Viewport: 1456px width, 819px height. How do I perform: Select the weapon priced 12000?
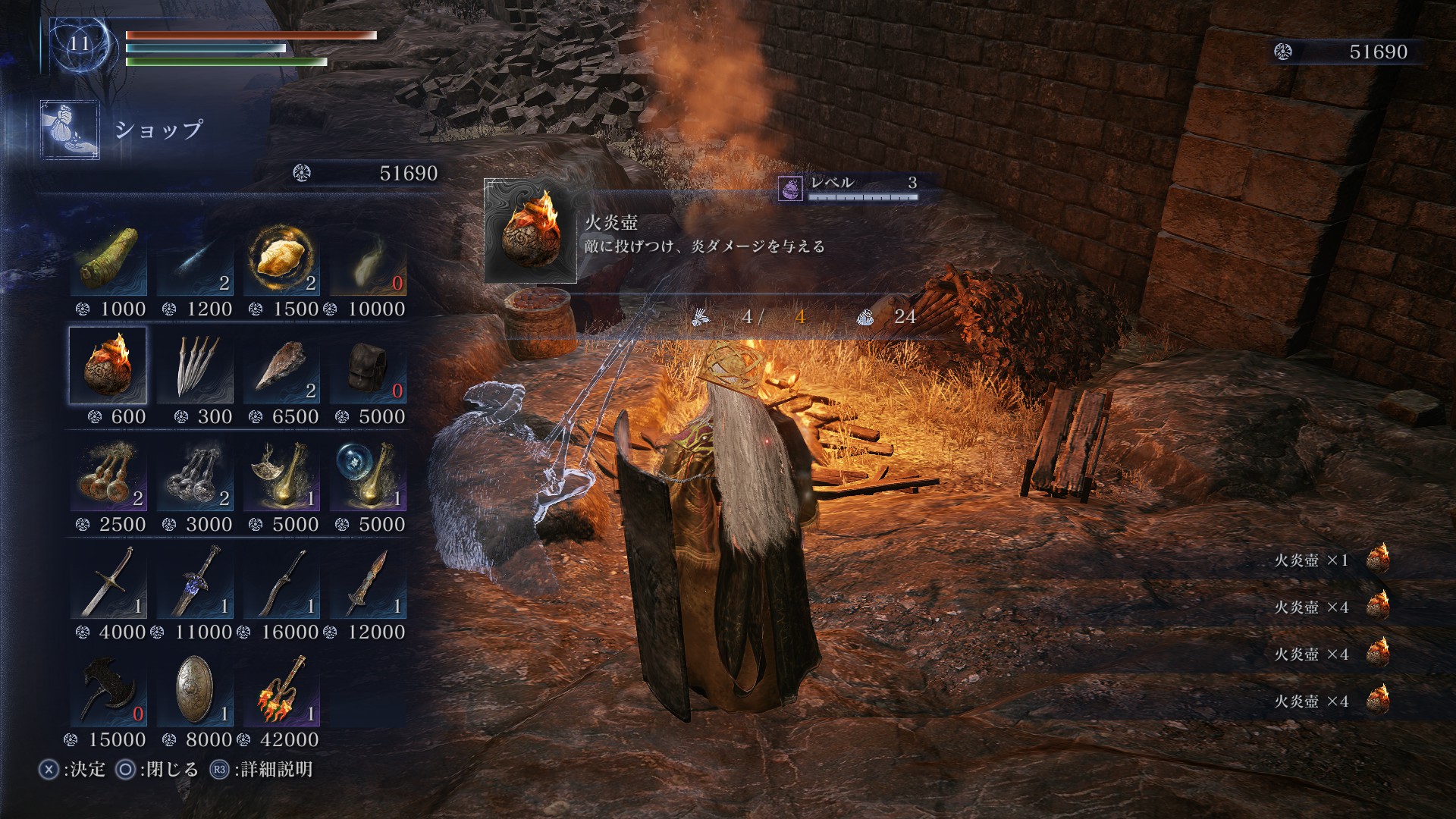[367, 581]
